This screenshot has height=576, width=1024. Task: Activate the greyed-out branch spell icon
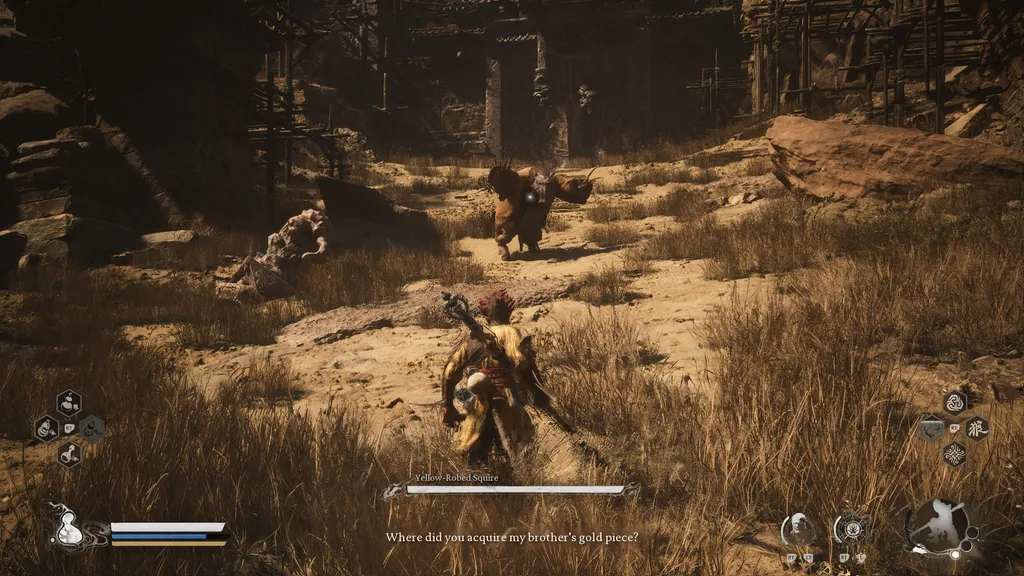pos(931,429)
